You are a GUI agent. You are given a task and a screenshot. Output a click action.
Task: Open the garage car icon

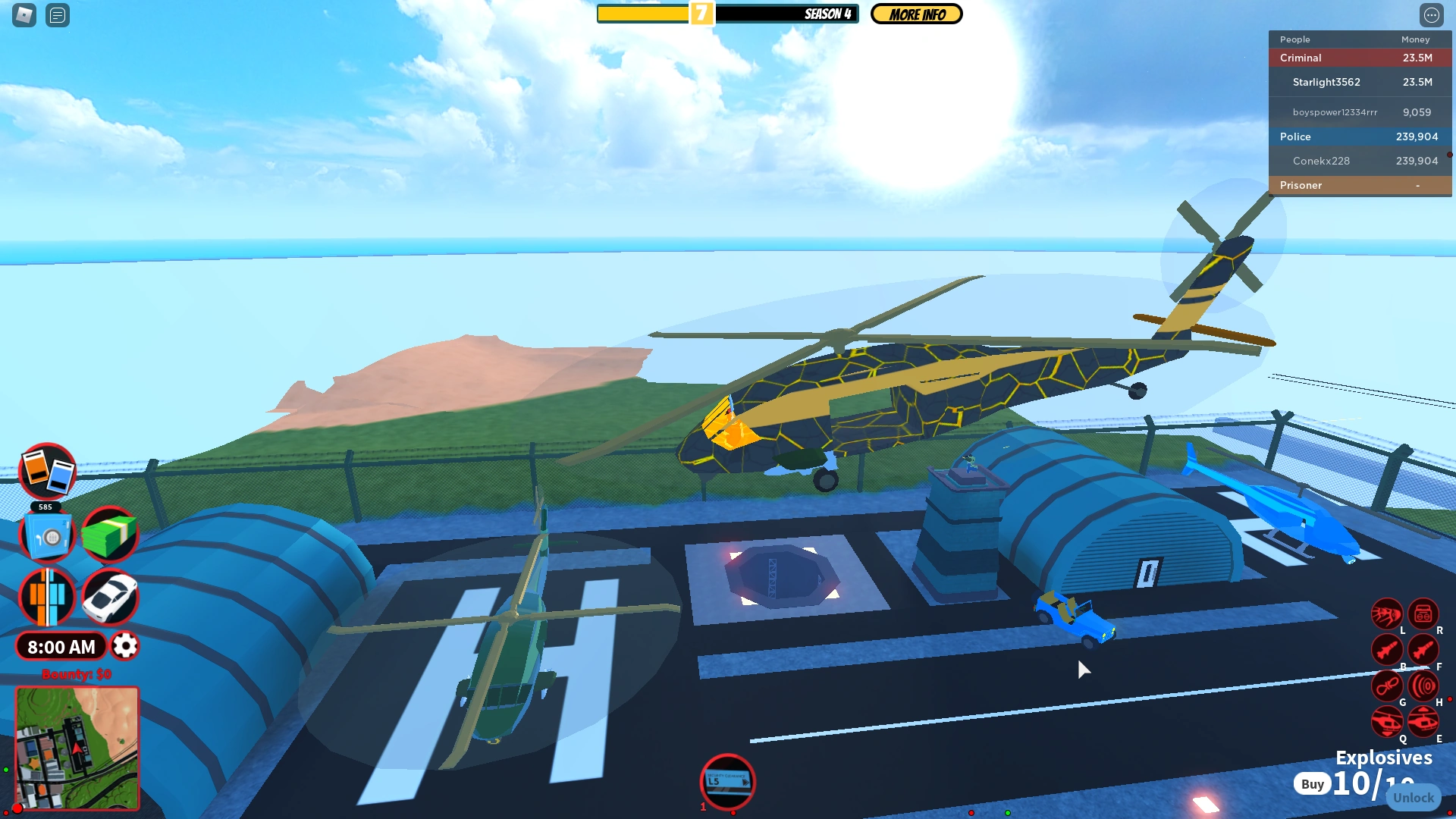coord(111,598)
